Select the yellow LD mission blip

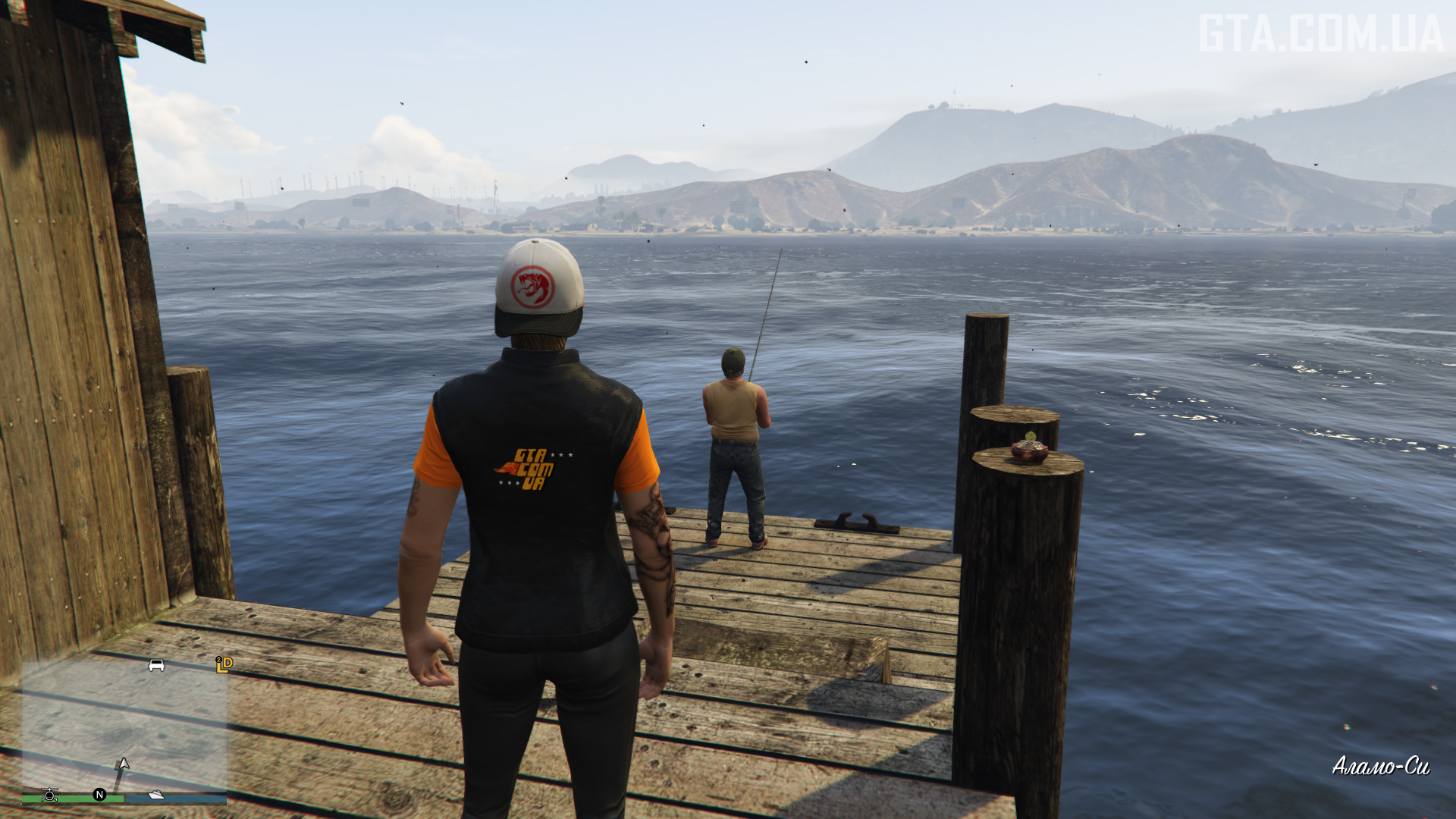[x=224, y=664]
